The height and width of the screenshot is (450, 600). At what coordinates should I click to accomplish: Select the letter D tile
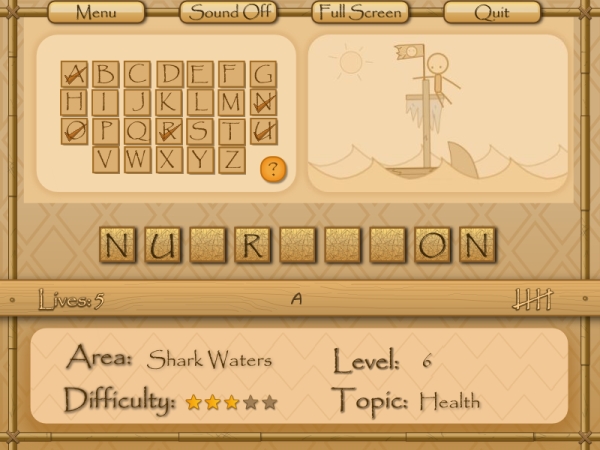169,73
